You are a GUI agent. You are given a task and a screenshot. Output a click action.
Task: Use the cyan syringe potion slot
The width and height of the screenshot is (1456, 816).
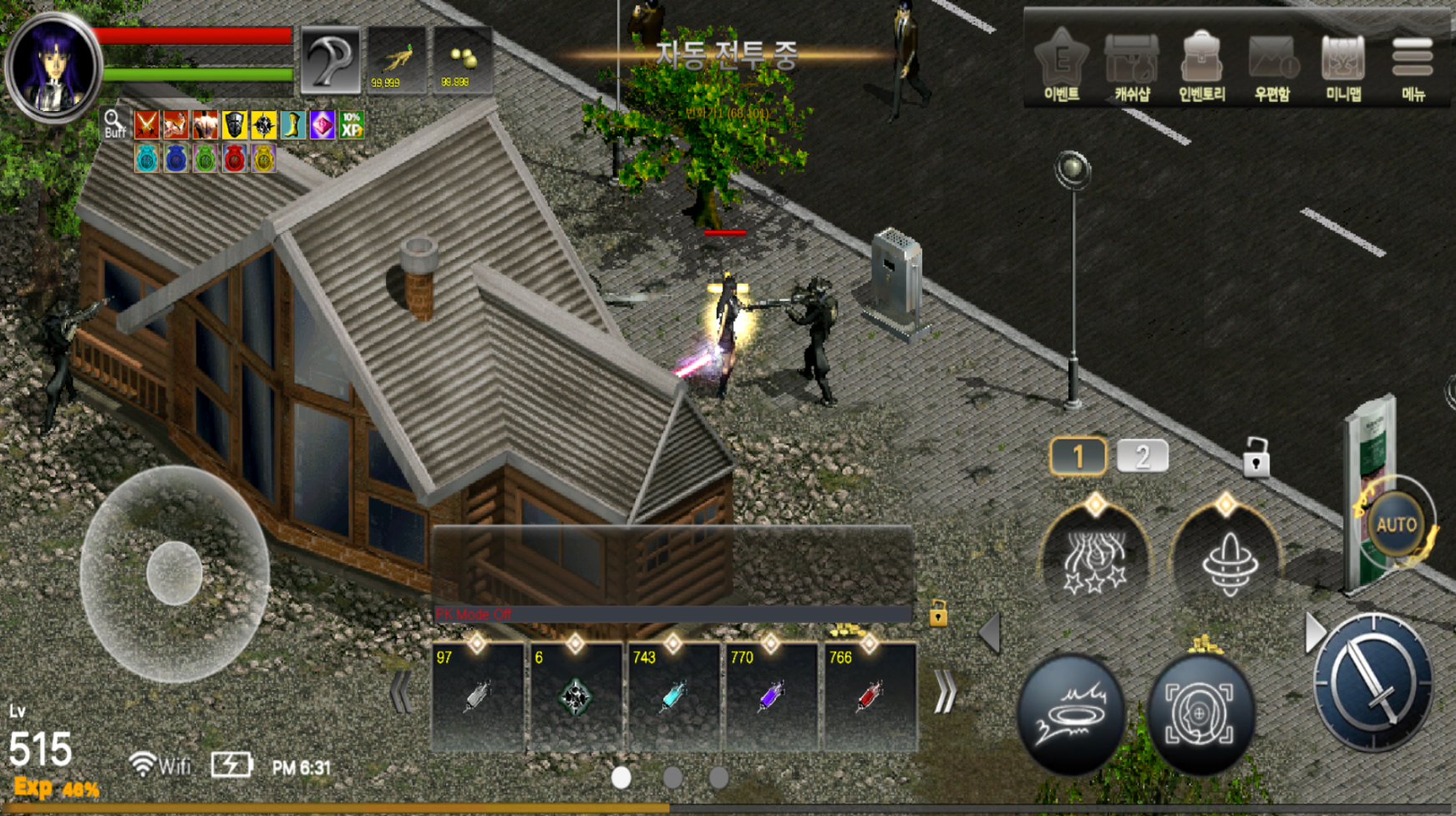pyautogui.click(x=673, y=696)
